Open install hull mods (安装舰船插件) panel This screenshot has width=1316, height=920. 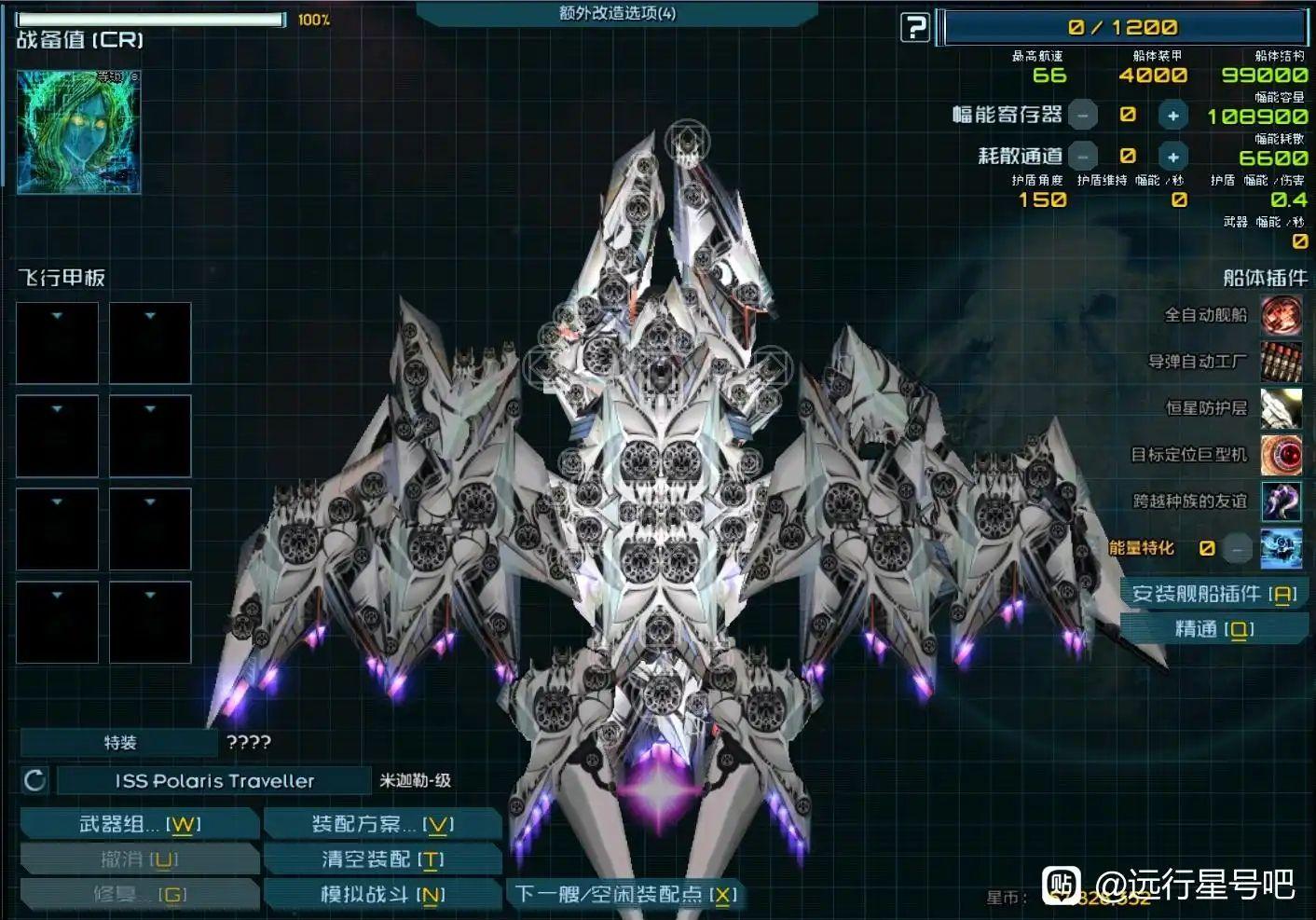(1213, 594)
